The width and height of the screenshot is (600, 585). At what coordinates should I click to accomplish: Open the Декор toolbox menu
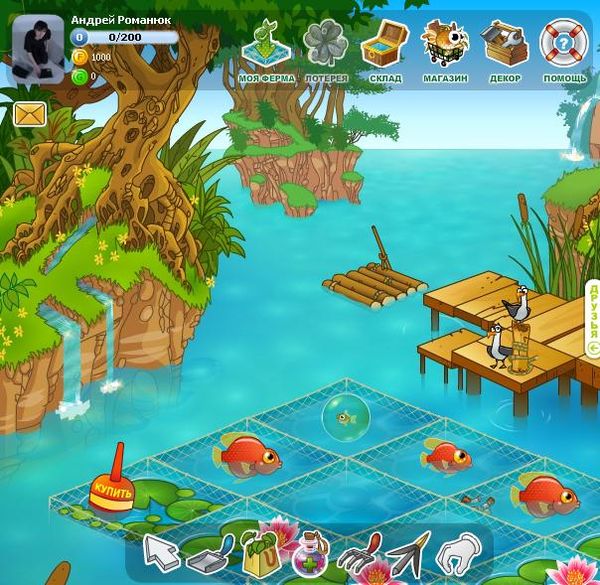click(504, 50)
